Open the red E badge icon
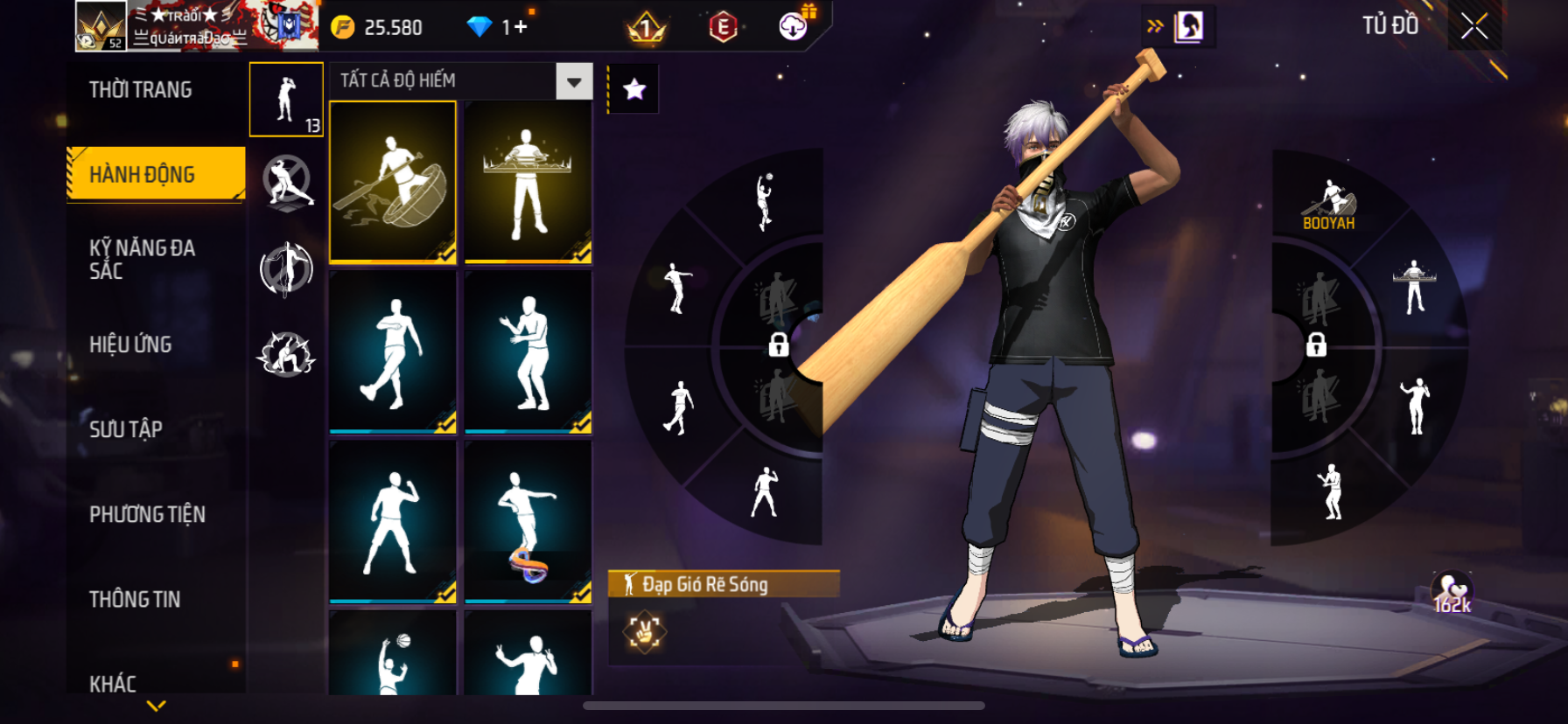This screenshot has height=724, width=1568. click(723, 28)
